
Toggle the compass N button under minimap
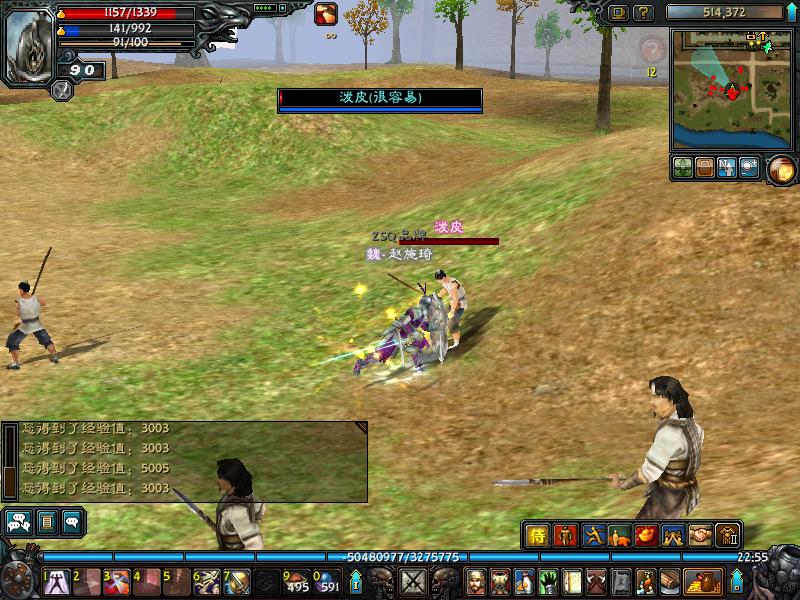point(727,167)
